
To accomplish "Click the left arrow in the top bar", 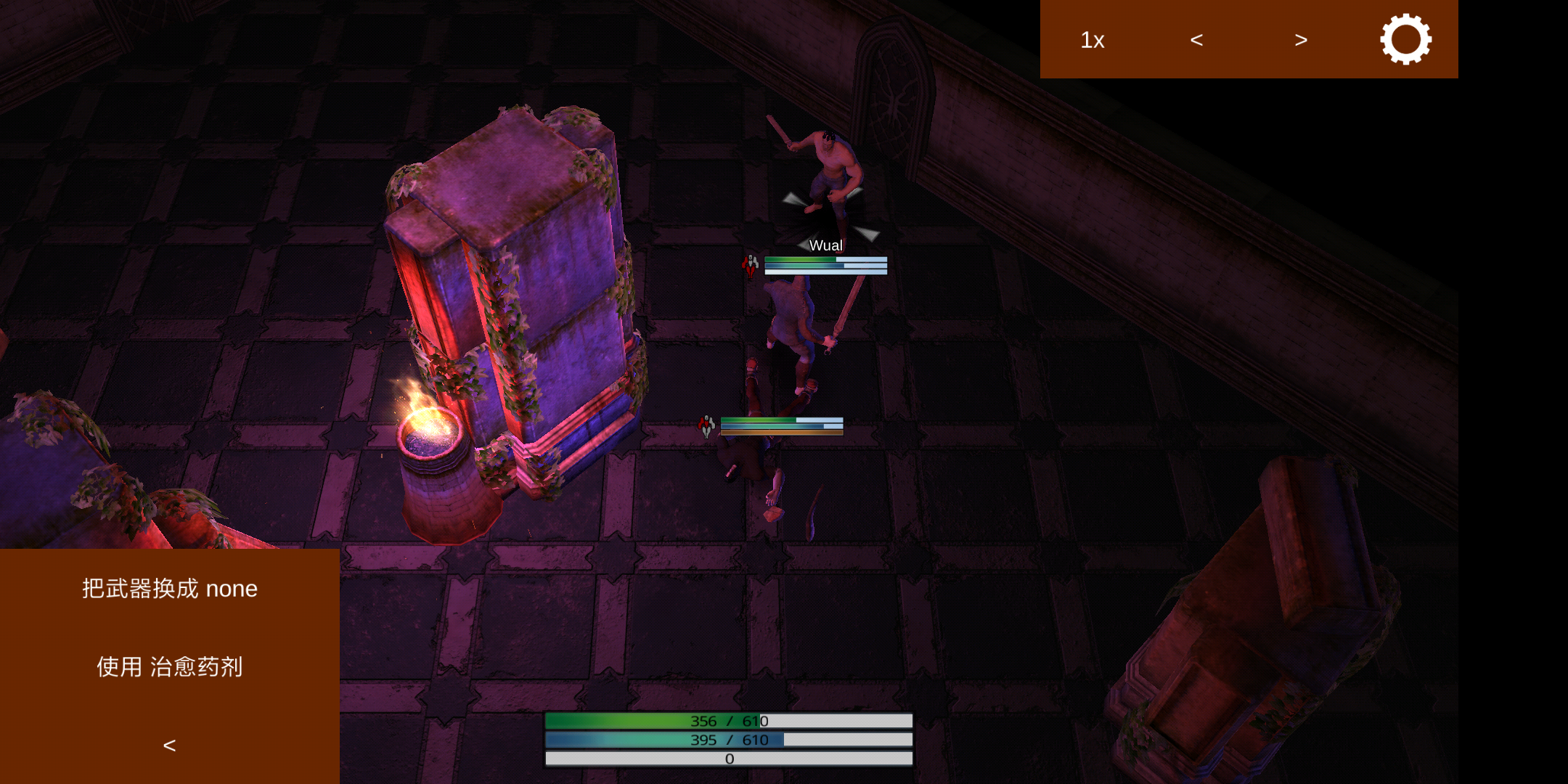I will tap(1196, 40).
